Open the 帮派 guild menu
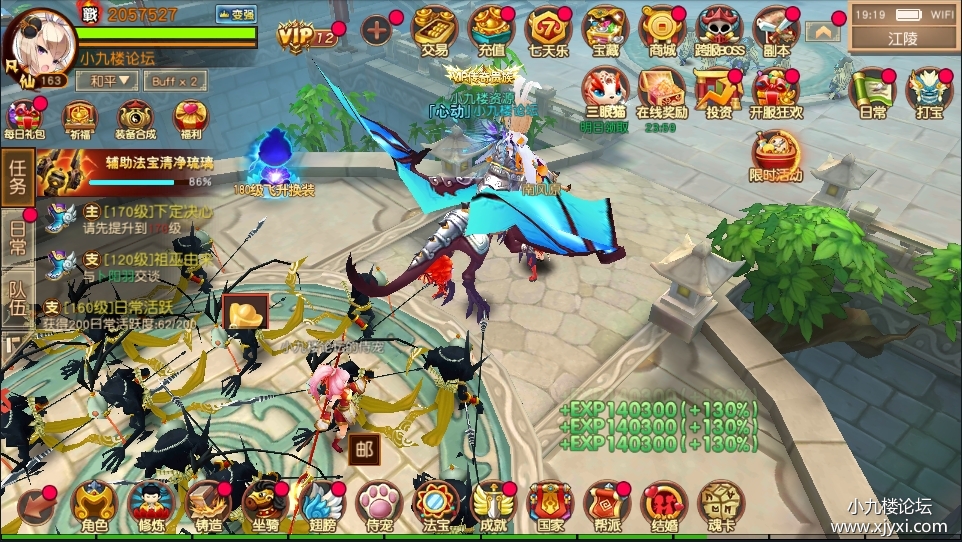This screenshot has width=962, height=542. 606,504
